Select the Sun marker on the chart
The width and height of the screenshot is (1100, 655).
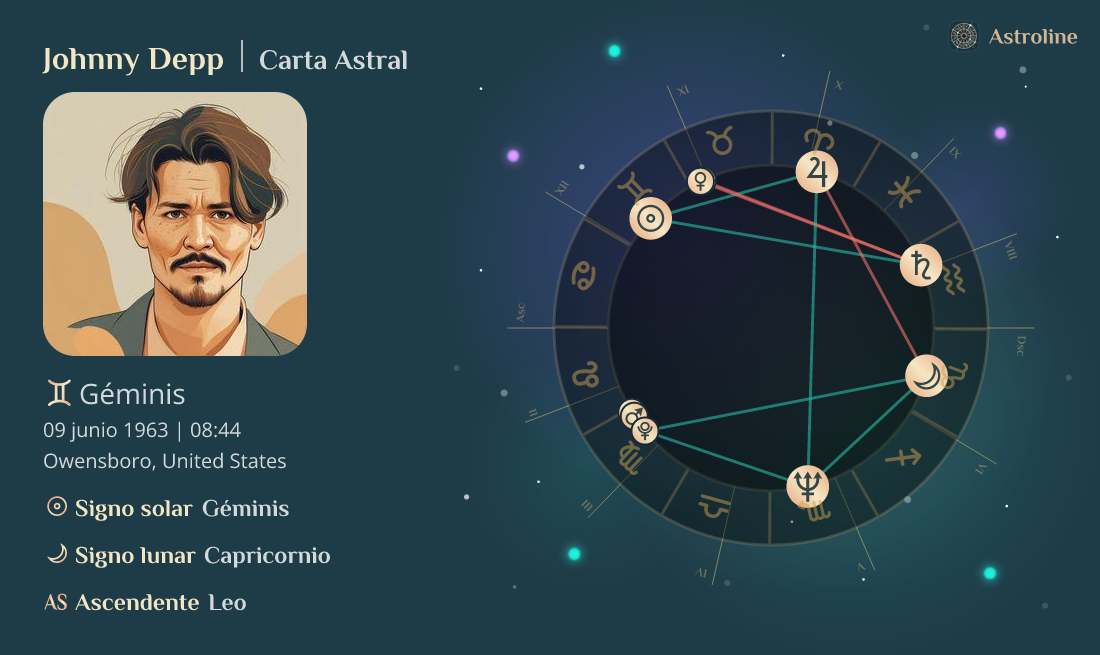point(650,219)
